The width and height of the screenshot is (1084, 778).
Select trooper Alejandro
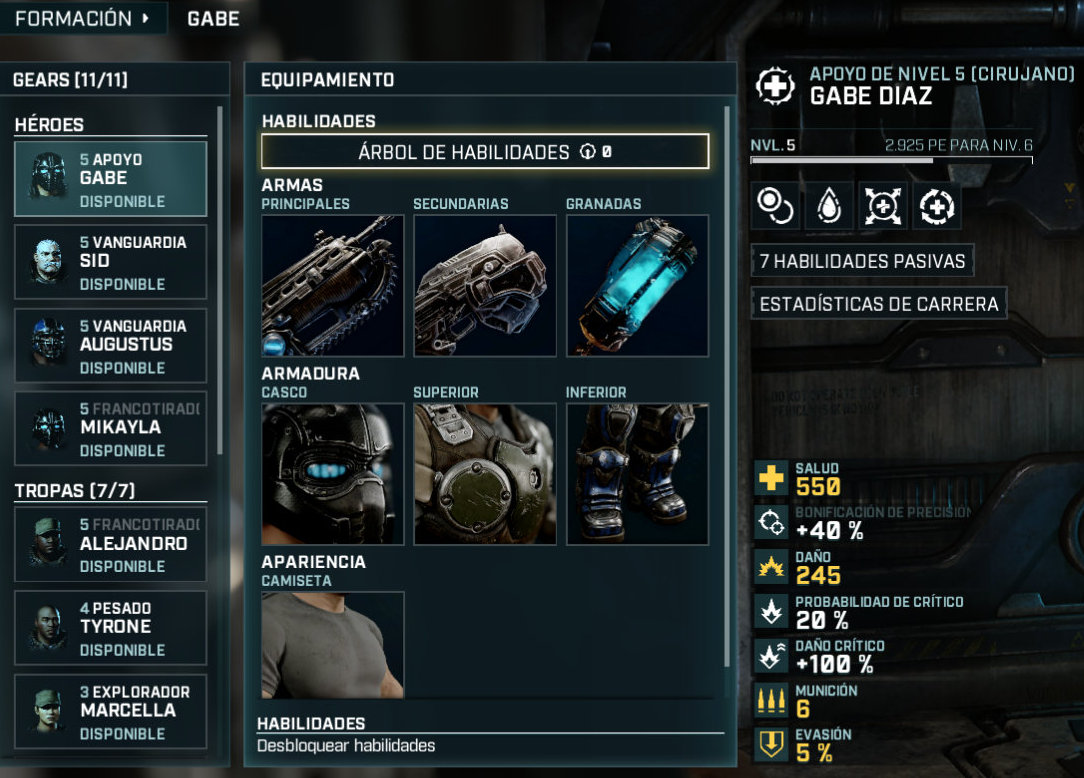point(110,544)
